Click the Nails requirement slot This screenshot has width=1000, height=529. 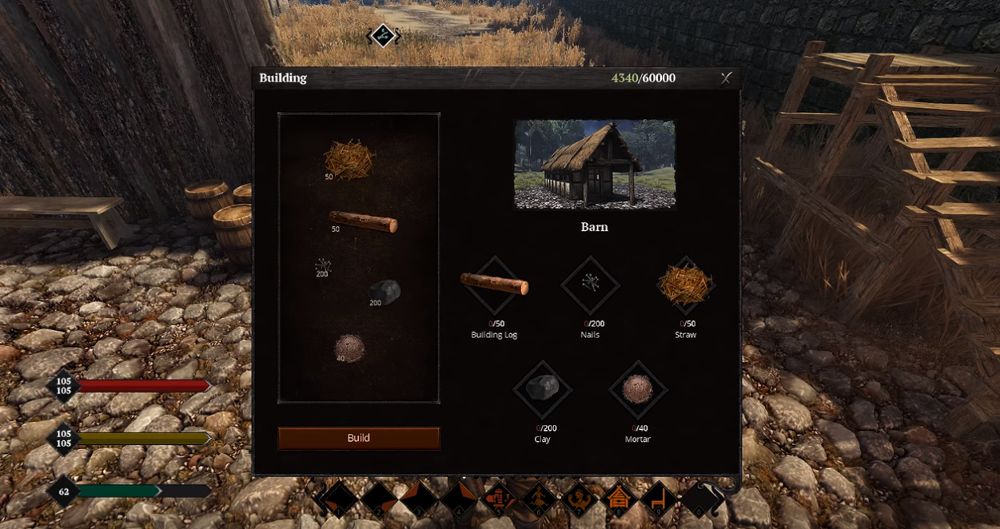coord(590,285)
